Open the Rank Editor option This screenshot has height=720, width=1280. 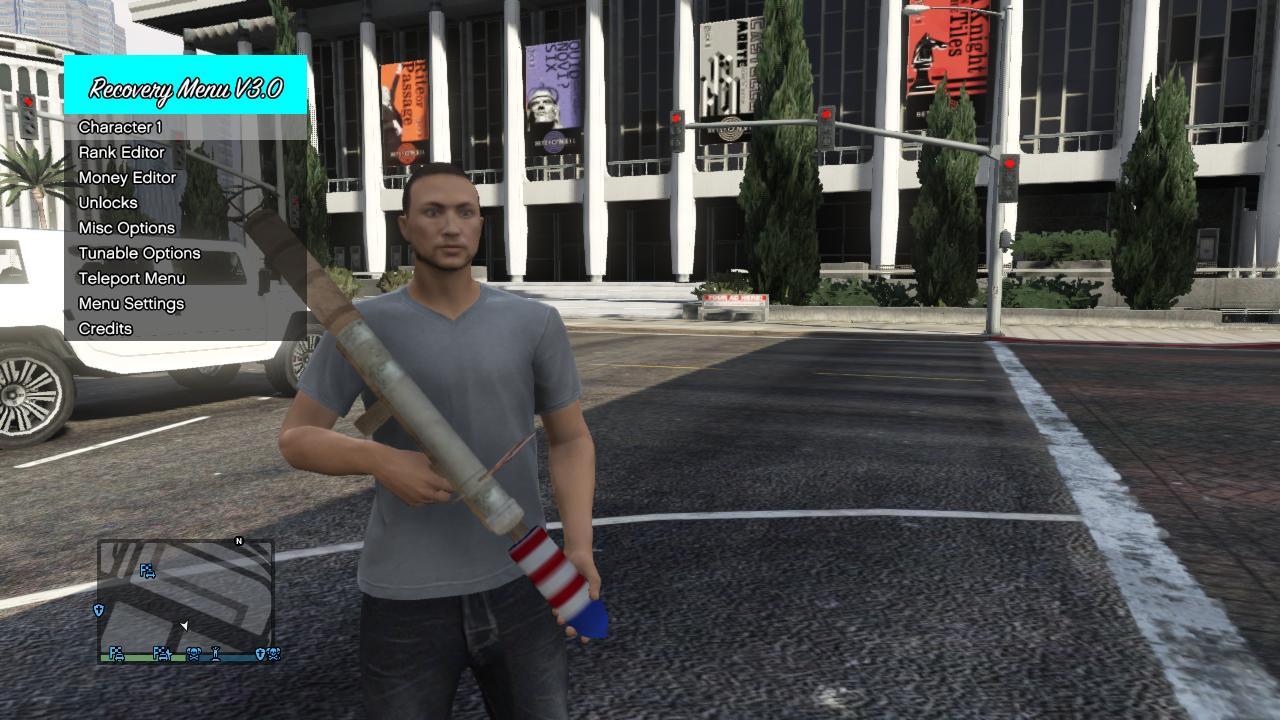[121, 152]
